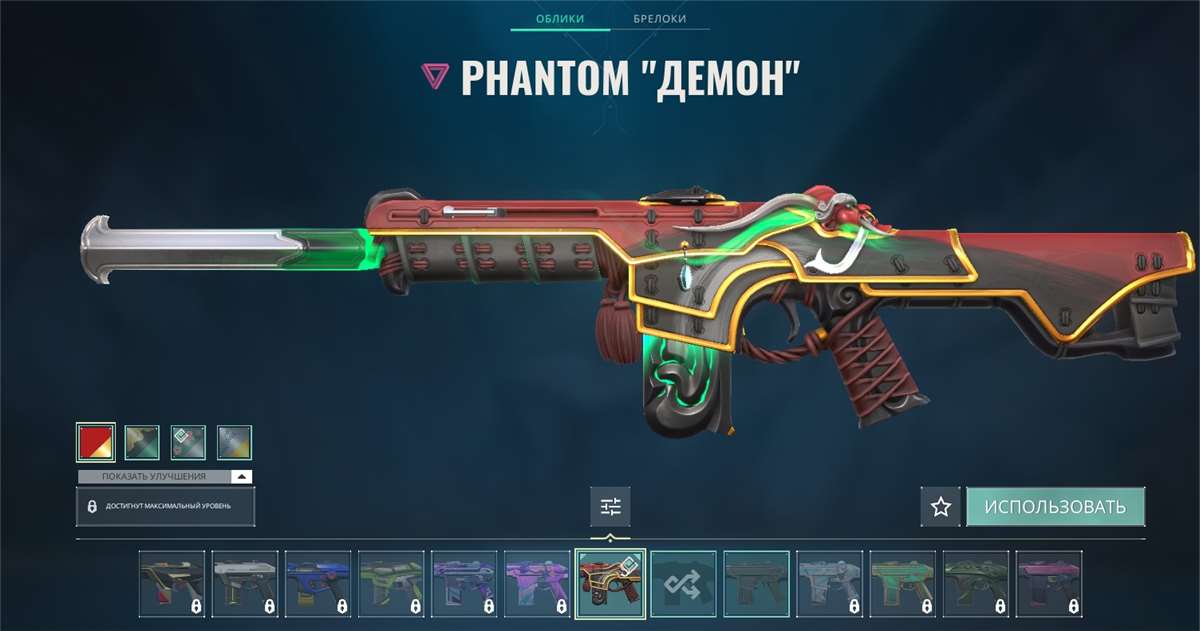Open the Брелоки tab
1200x631 pixels.
tap(658, 19)
